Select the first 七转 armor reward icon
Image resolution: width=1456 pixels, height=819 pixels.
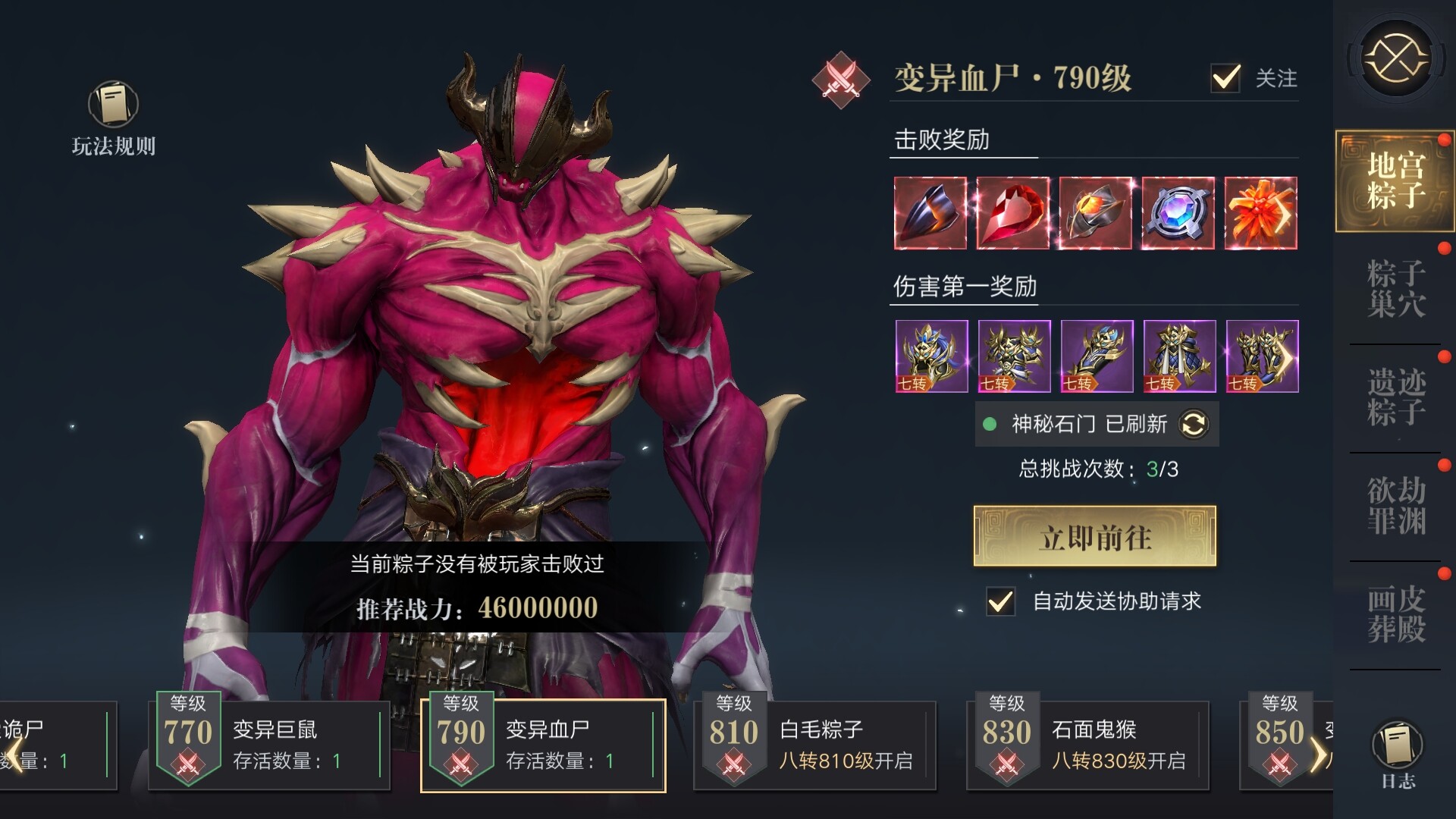(x=931, y=355)
